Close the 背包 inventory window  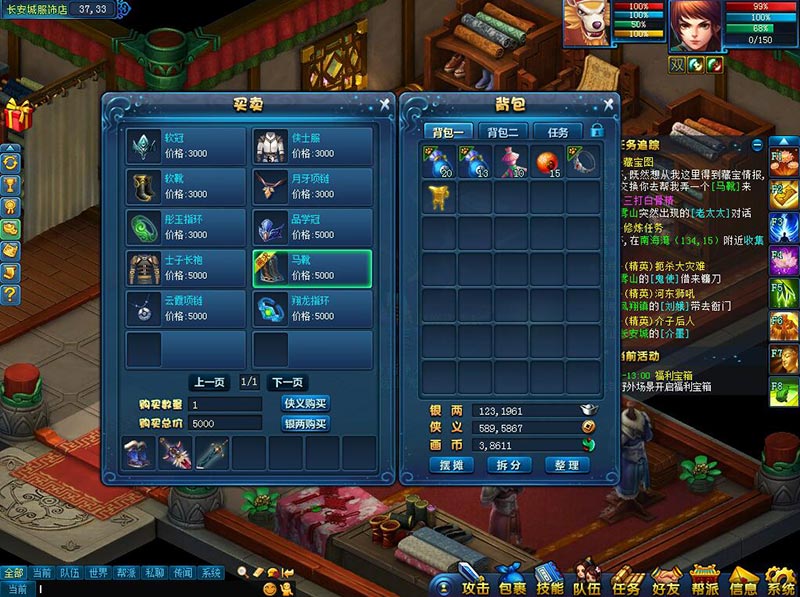coord(607,102)
